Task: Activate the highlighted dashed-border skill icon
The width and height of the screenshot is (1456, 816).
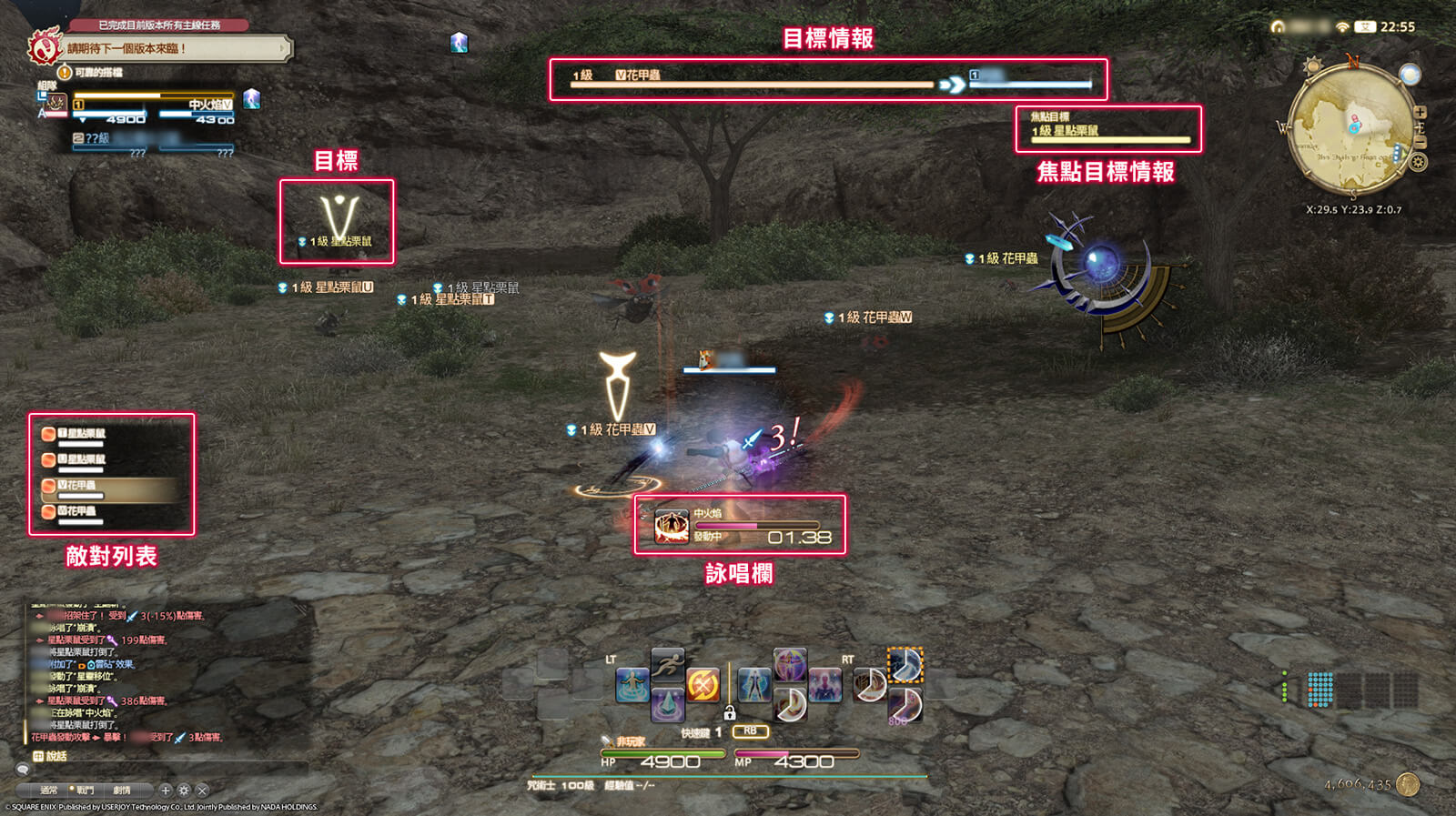Action: coord(905,665)
